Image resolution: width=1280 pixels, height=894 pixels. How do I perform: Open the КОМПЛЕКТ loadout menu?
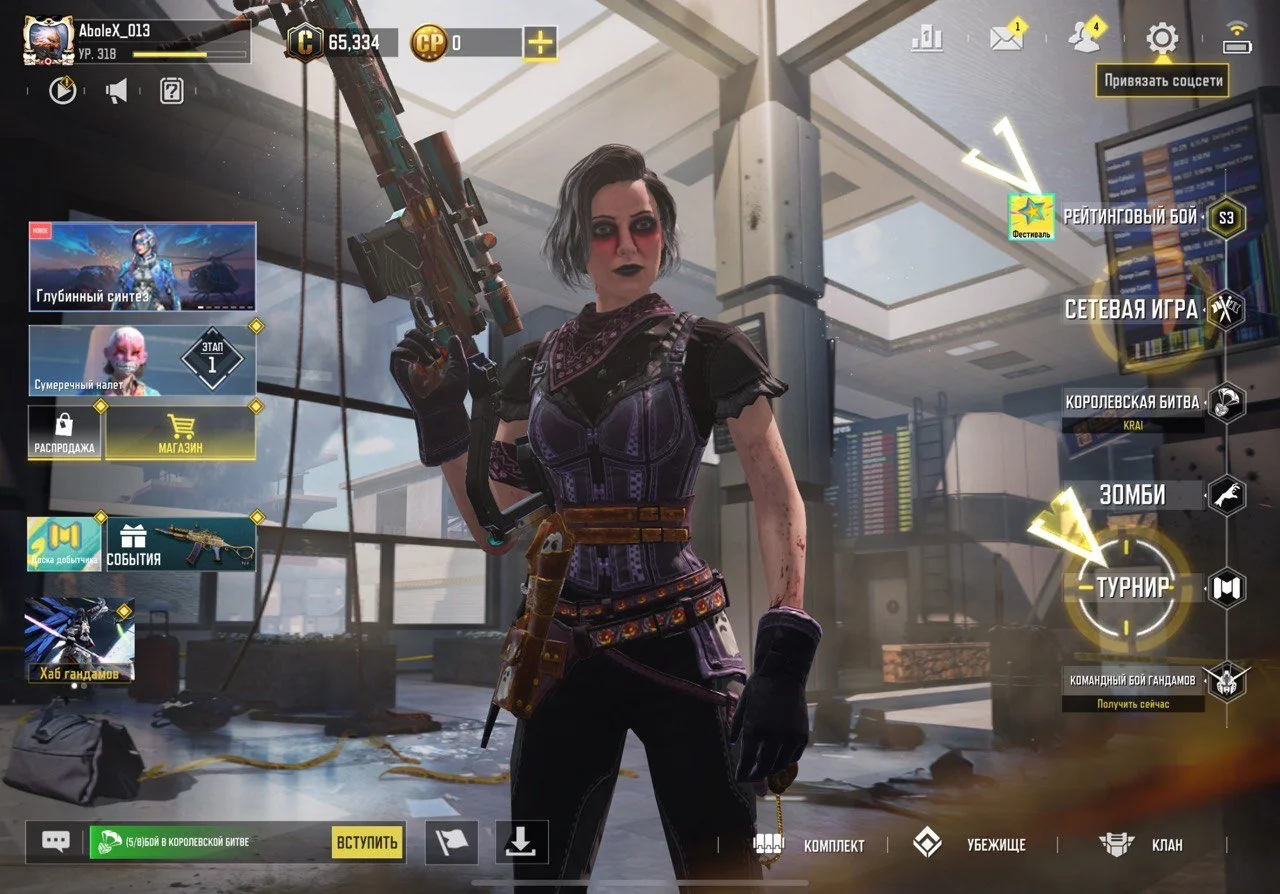coord(810,845)
